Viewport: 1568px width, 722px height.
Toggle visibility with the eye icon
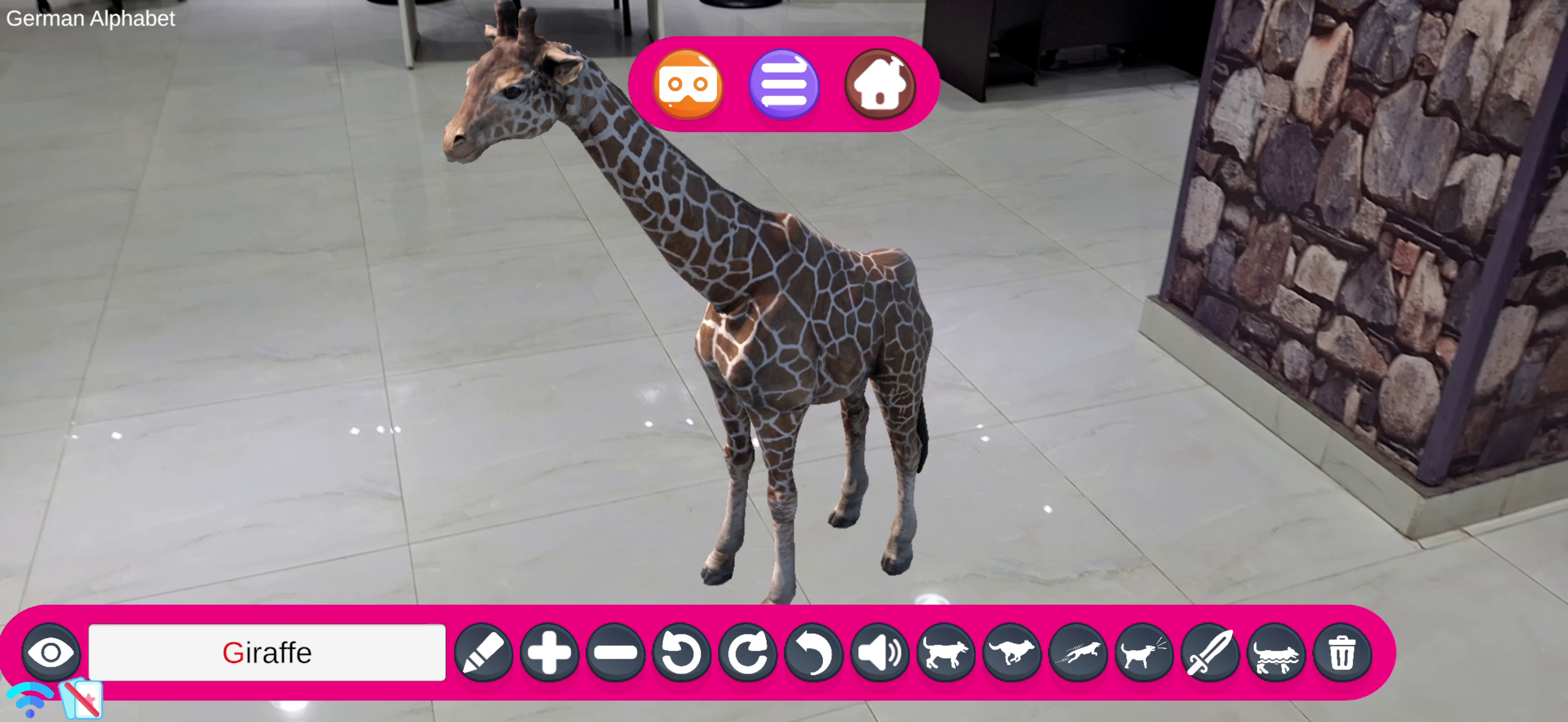pos(51,653)
